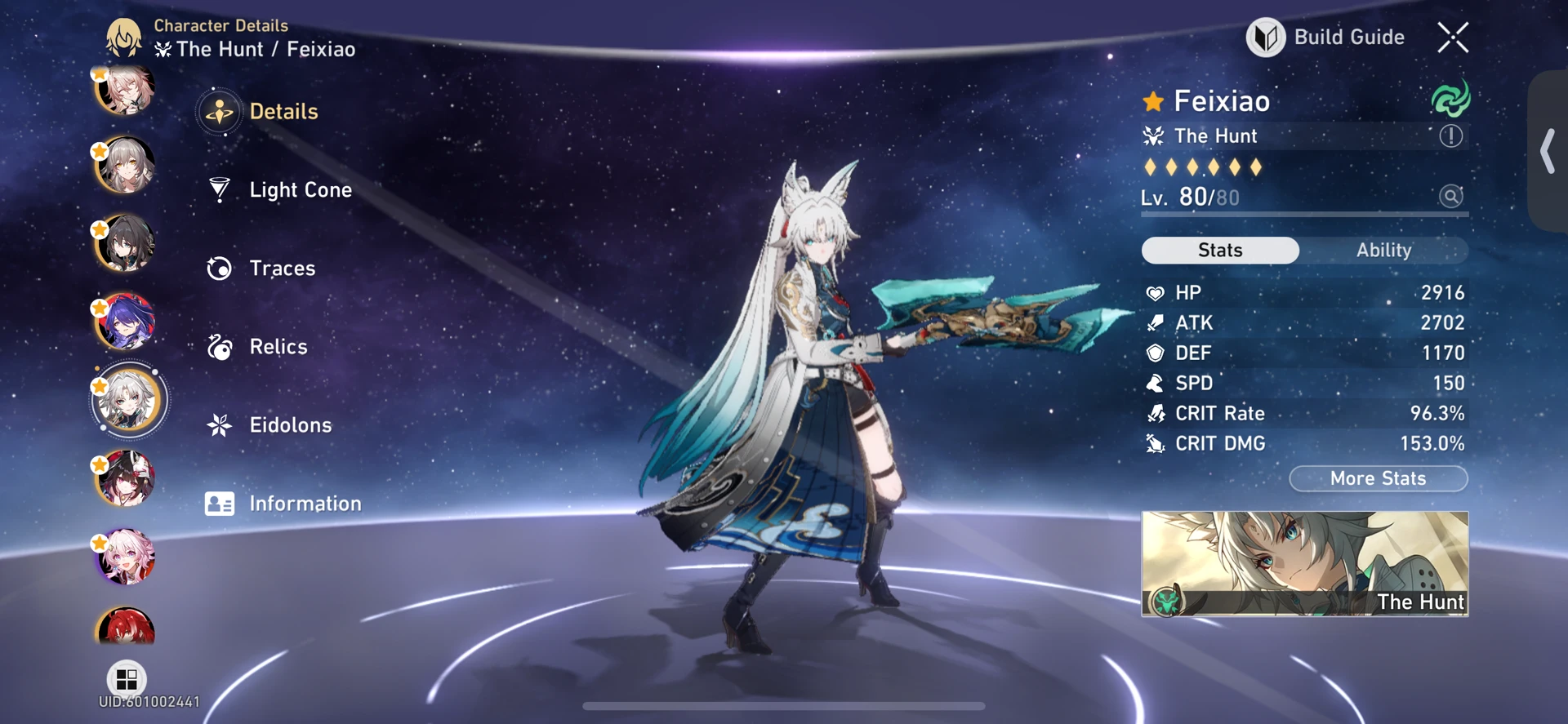Click The Hunt character artwork card
Image resolution: width=1568 pixels, height=724 pixels.
pyautogui.click(x=1304, y=564)
